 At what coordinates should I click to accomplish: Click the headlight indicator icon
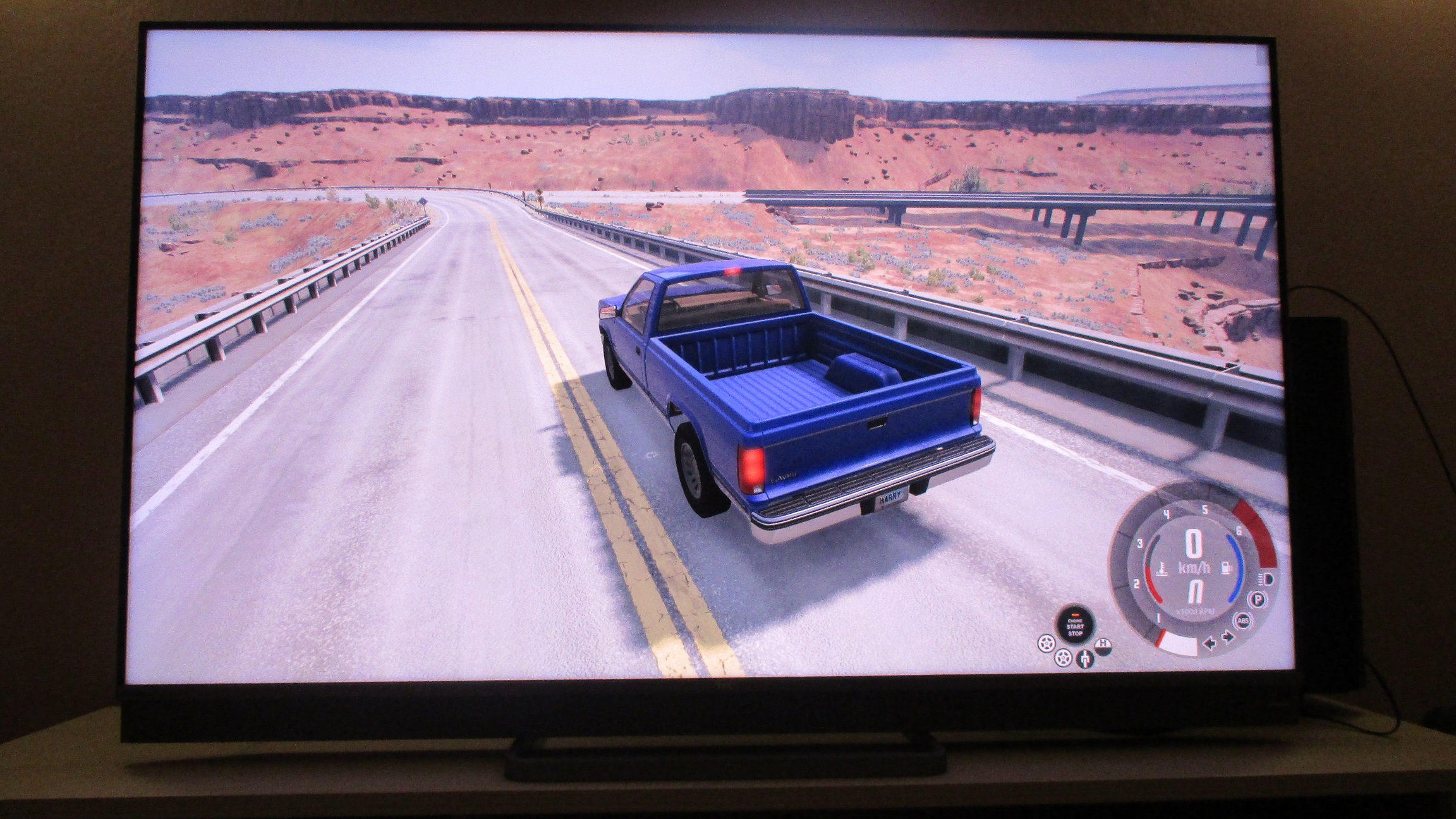coord(1266,579)
